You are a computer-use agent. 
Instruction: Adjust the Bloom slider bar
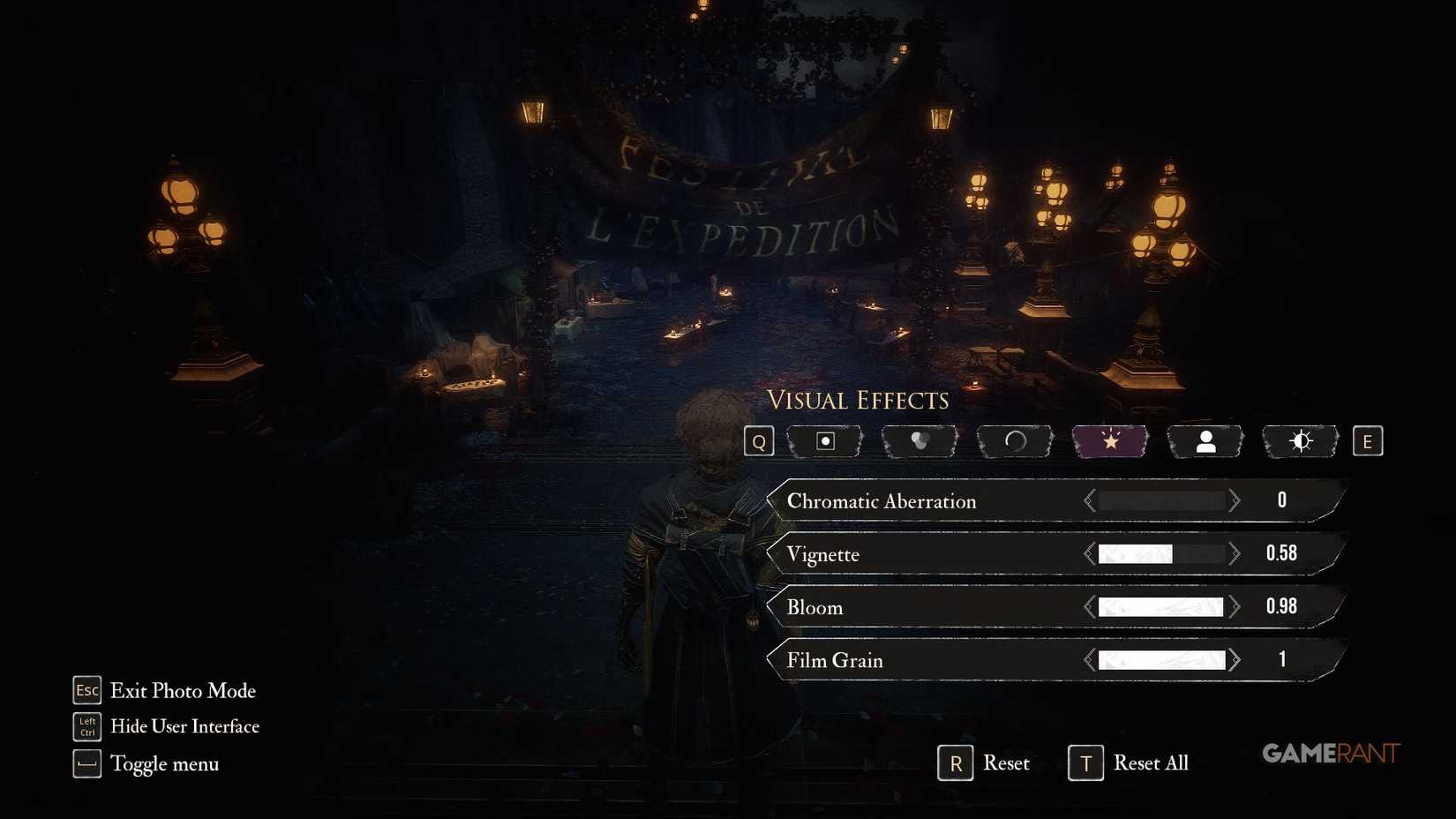click(x=1161, y=606)
